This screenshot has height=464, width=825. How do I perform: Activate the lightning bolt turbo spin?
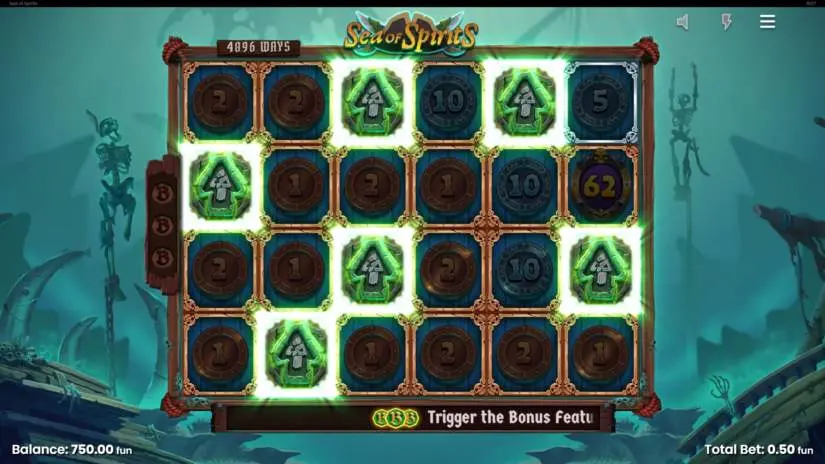pyautogui.click(x=727, y=22)
